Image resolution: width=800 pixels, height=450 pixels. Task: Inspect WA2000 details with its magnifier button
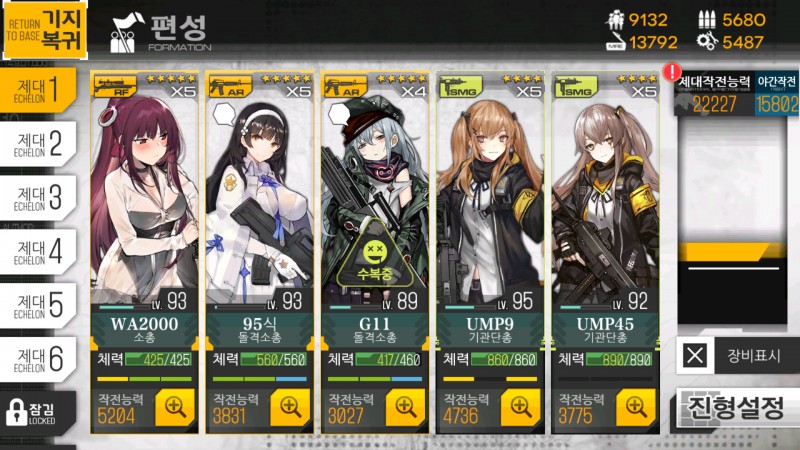point(175,406)
